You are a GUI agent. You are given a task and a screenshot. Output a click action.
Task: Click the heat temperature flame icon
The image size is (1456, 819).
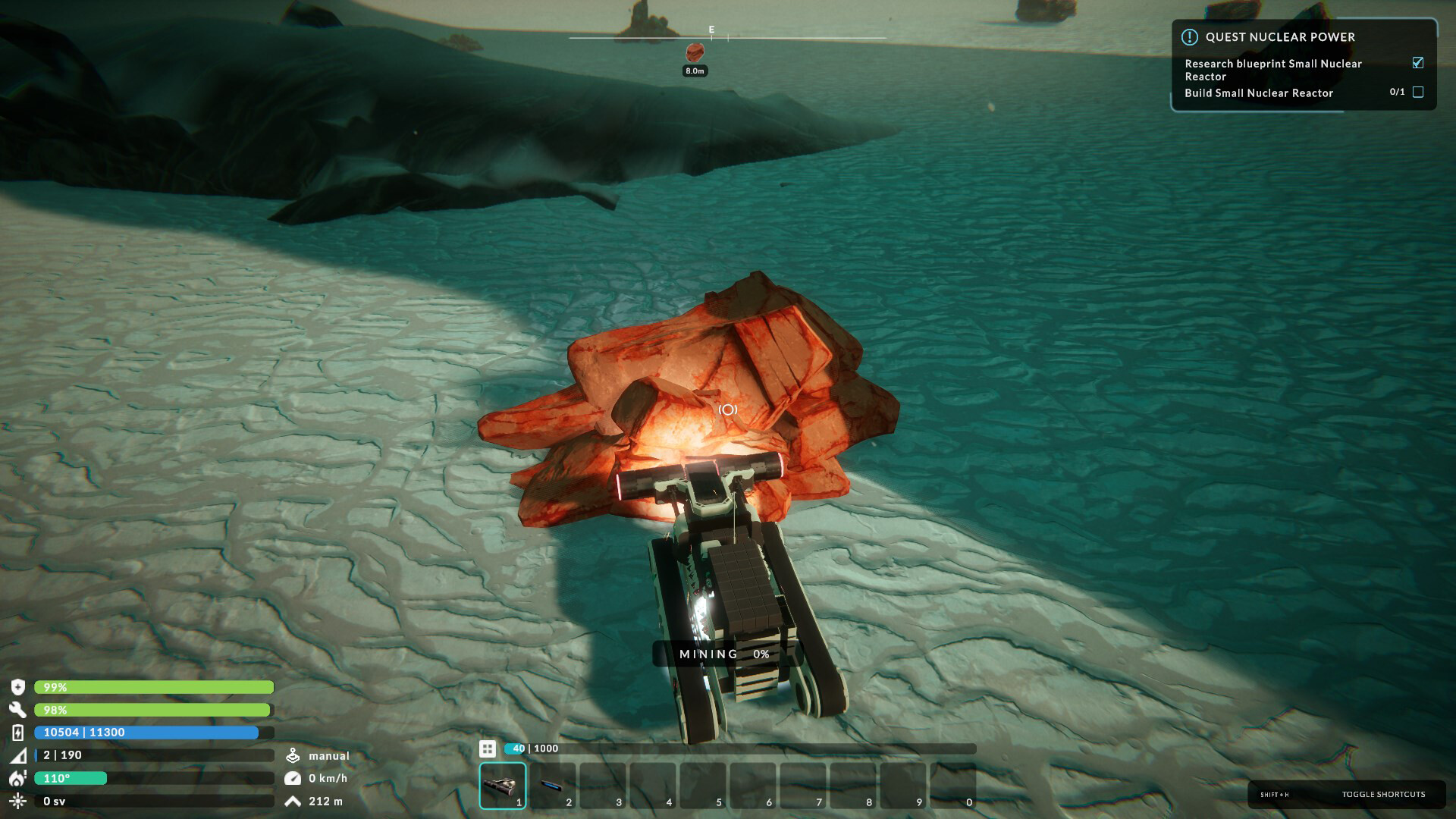17,778
